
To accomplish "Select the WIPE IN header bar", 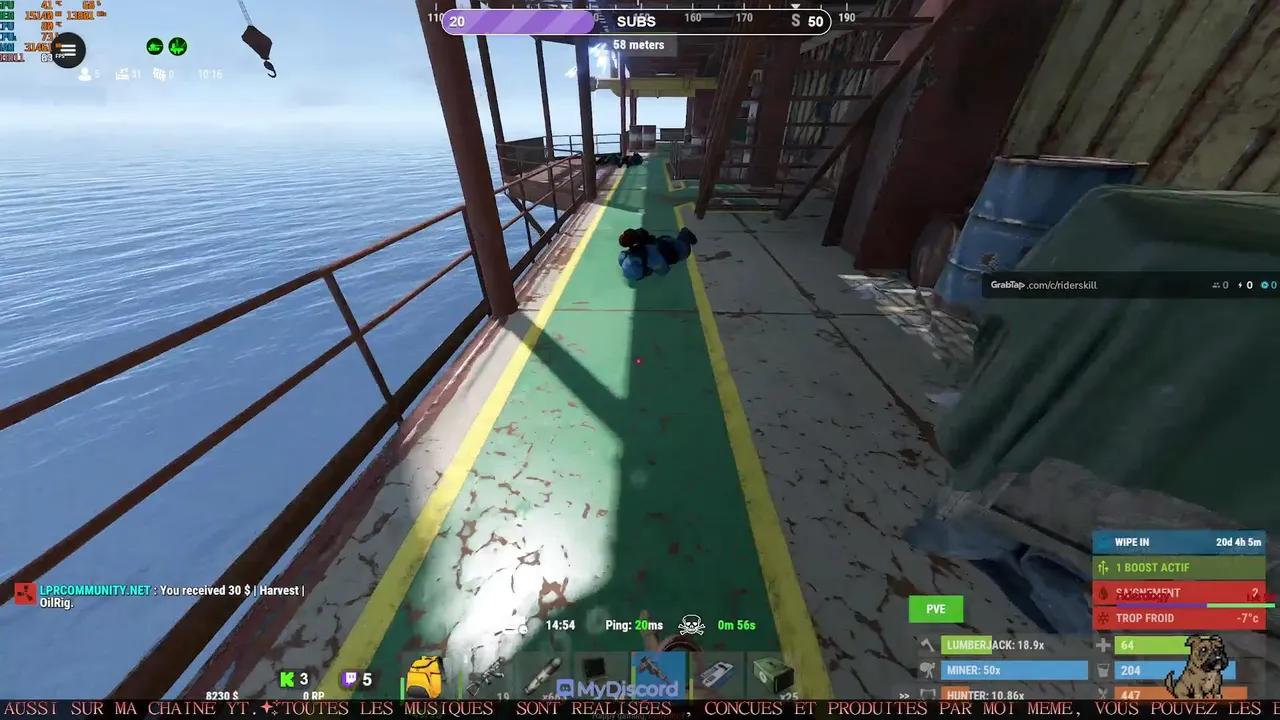I will (1180, 542).
